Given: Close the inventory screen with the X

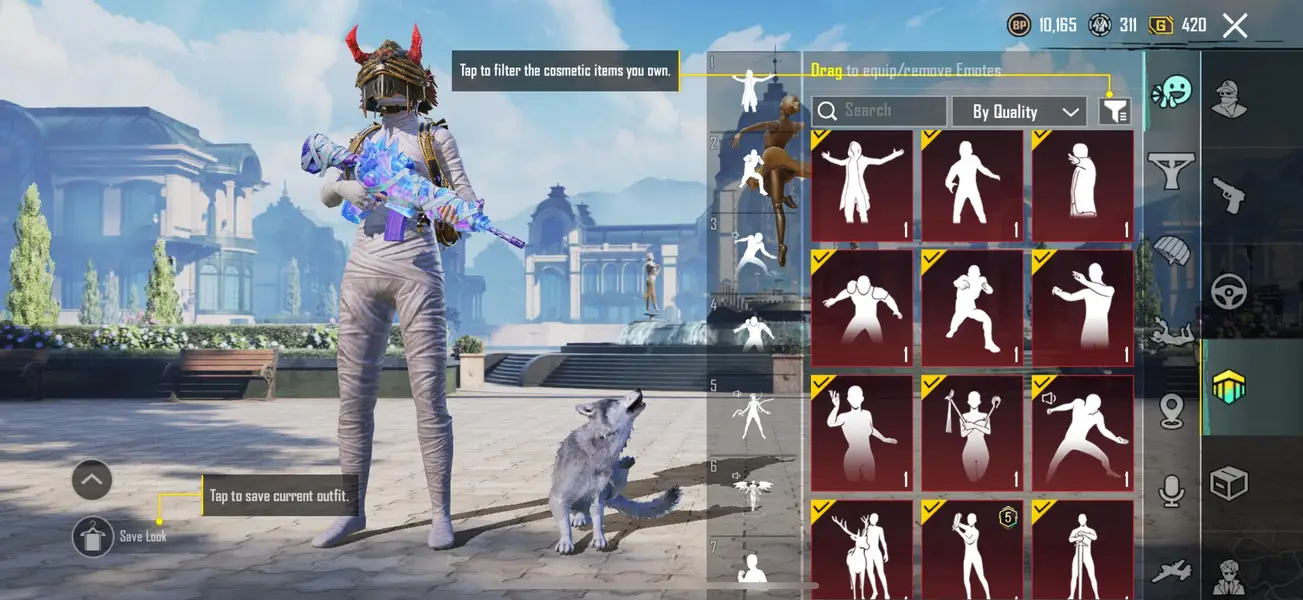Looking at the screenshot, I should tap(1235, 26).
